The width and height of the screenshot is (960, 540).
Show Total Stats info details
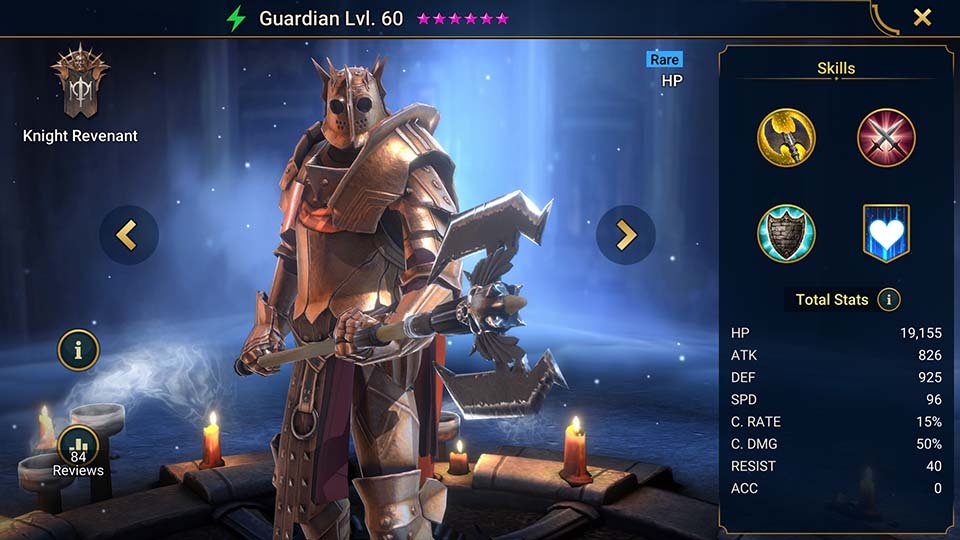click(888, 299)
